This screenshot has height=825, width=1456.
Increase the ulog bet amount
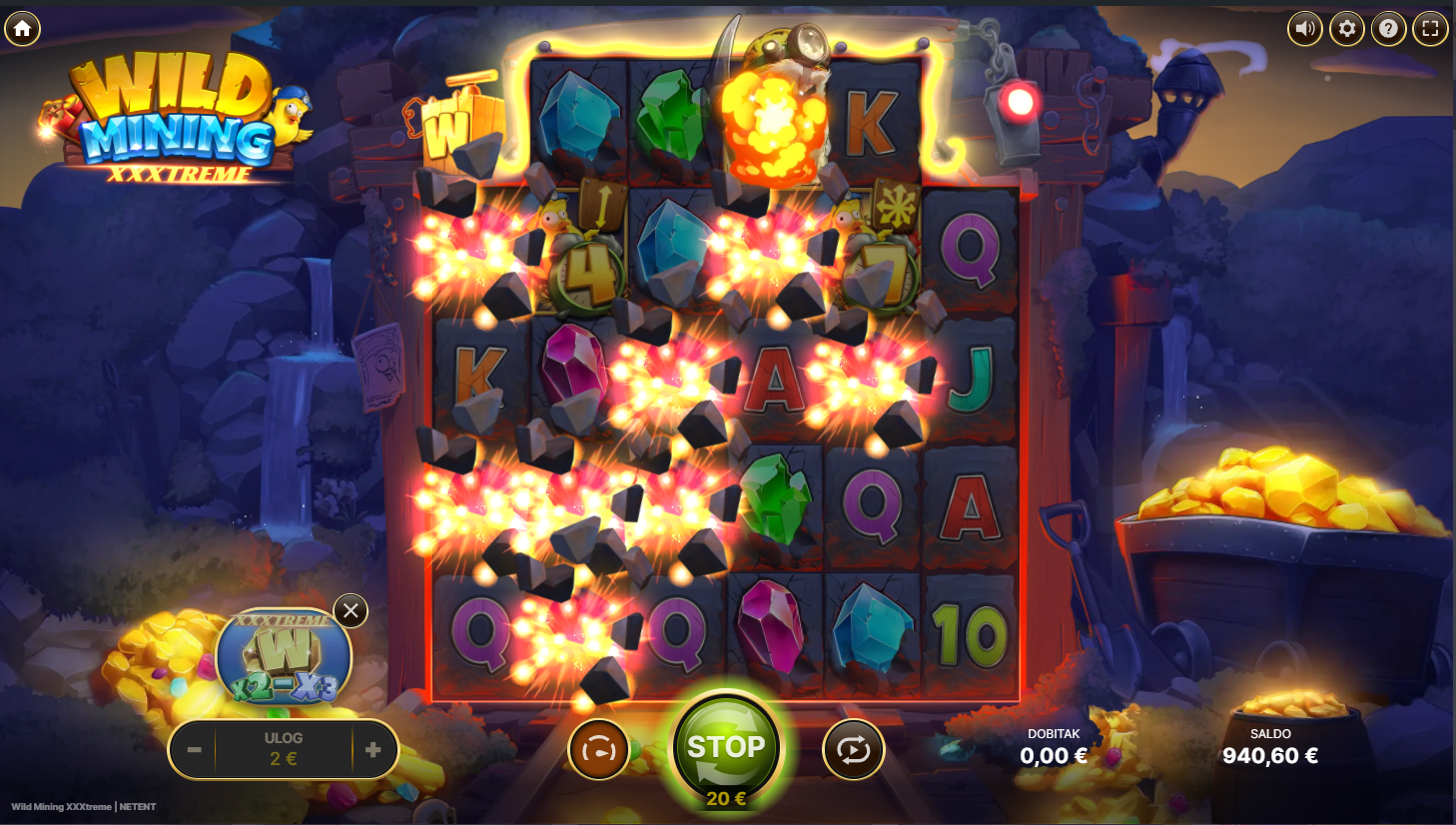coord(373,749)
